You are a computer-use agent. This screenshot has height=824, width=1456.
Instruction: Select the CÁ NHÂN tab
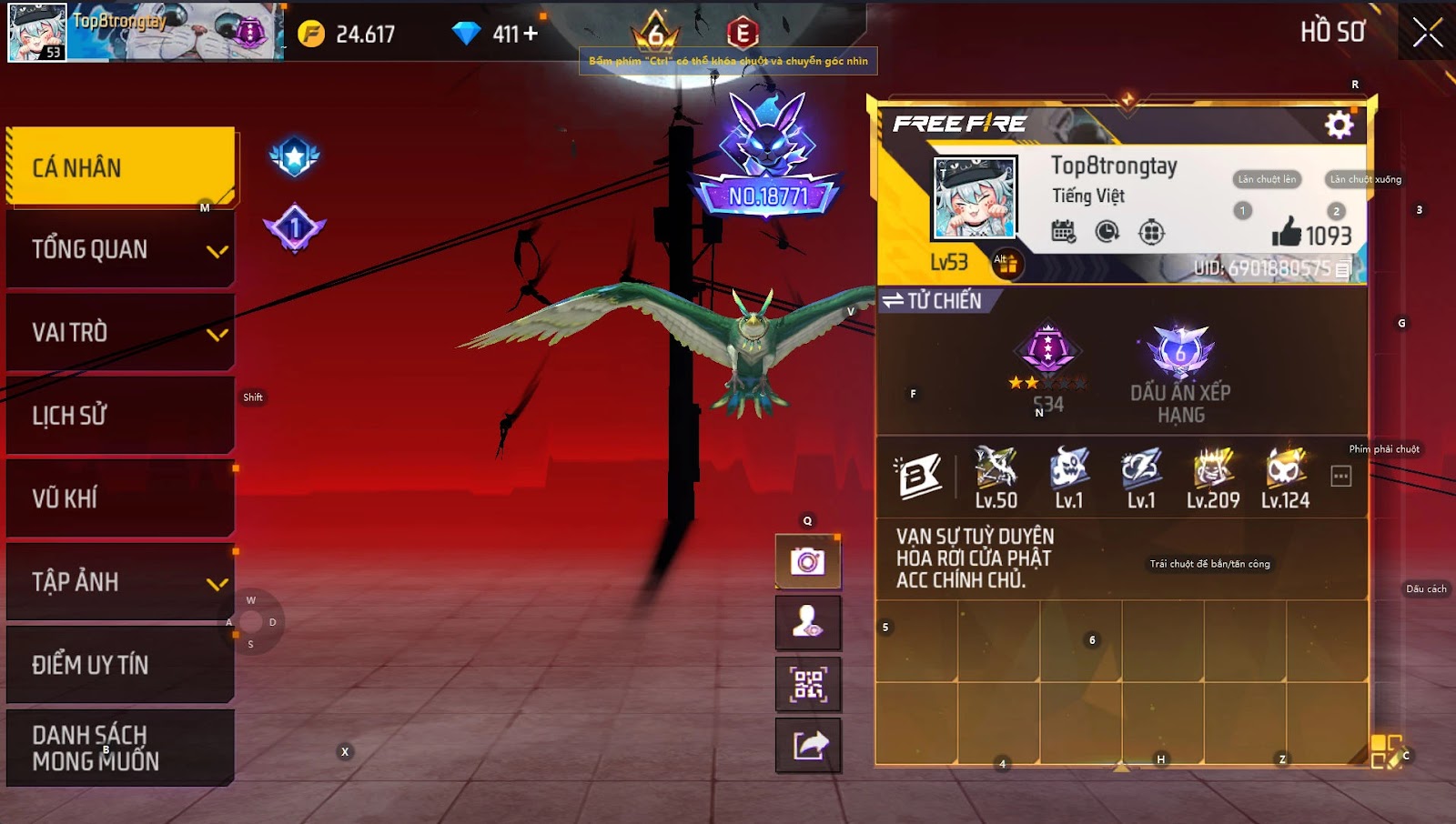(120, 167)
